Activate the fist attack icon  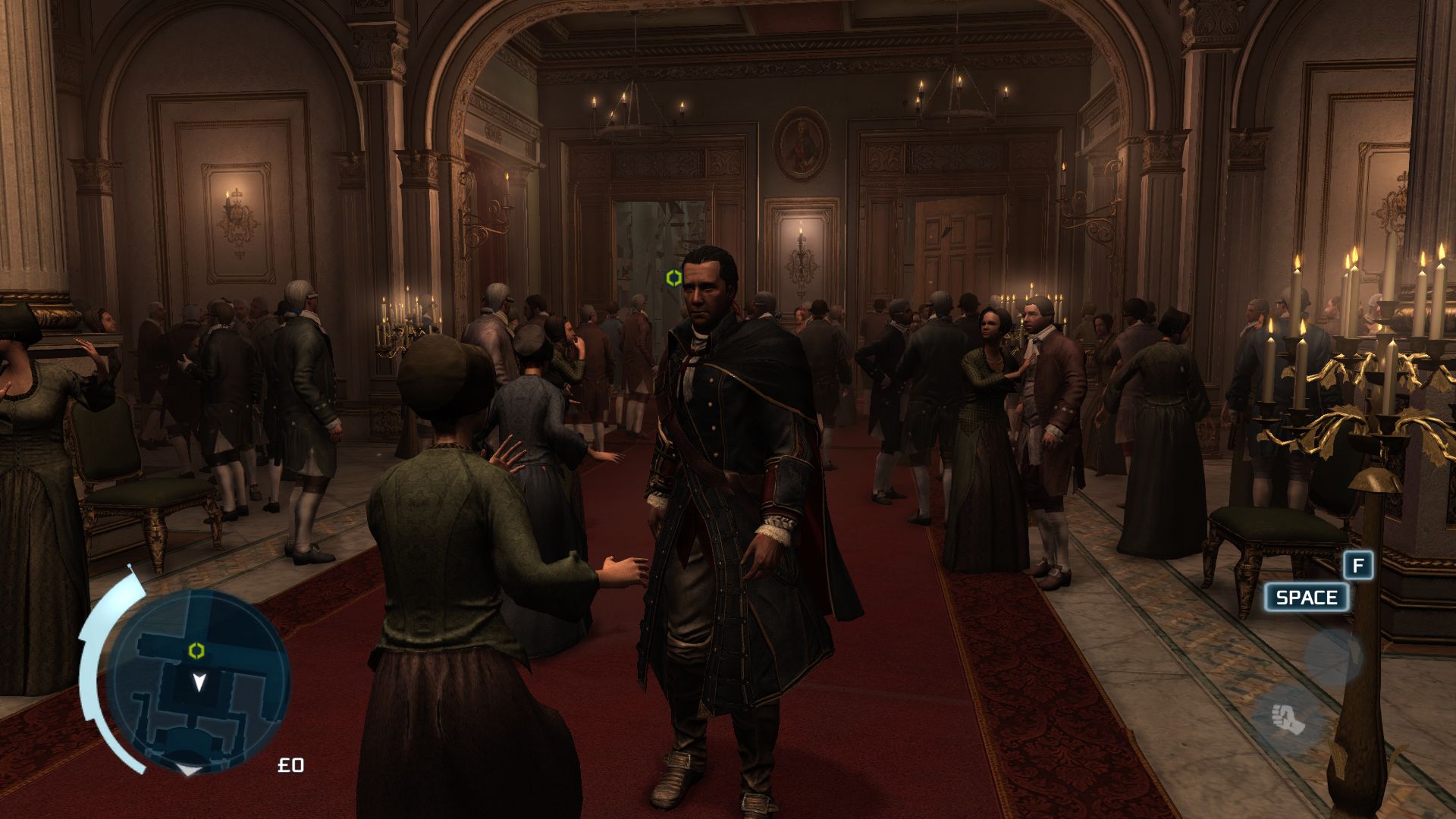tap(1288, 717)
